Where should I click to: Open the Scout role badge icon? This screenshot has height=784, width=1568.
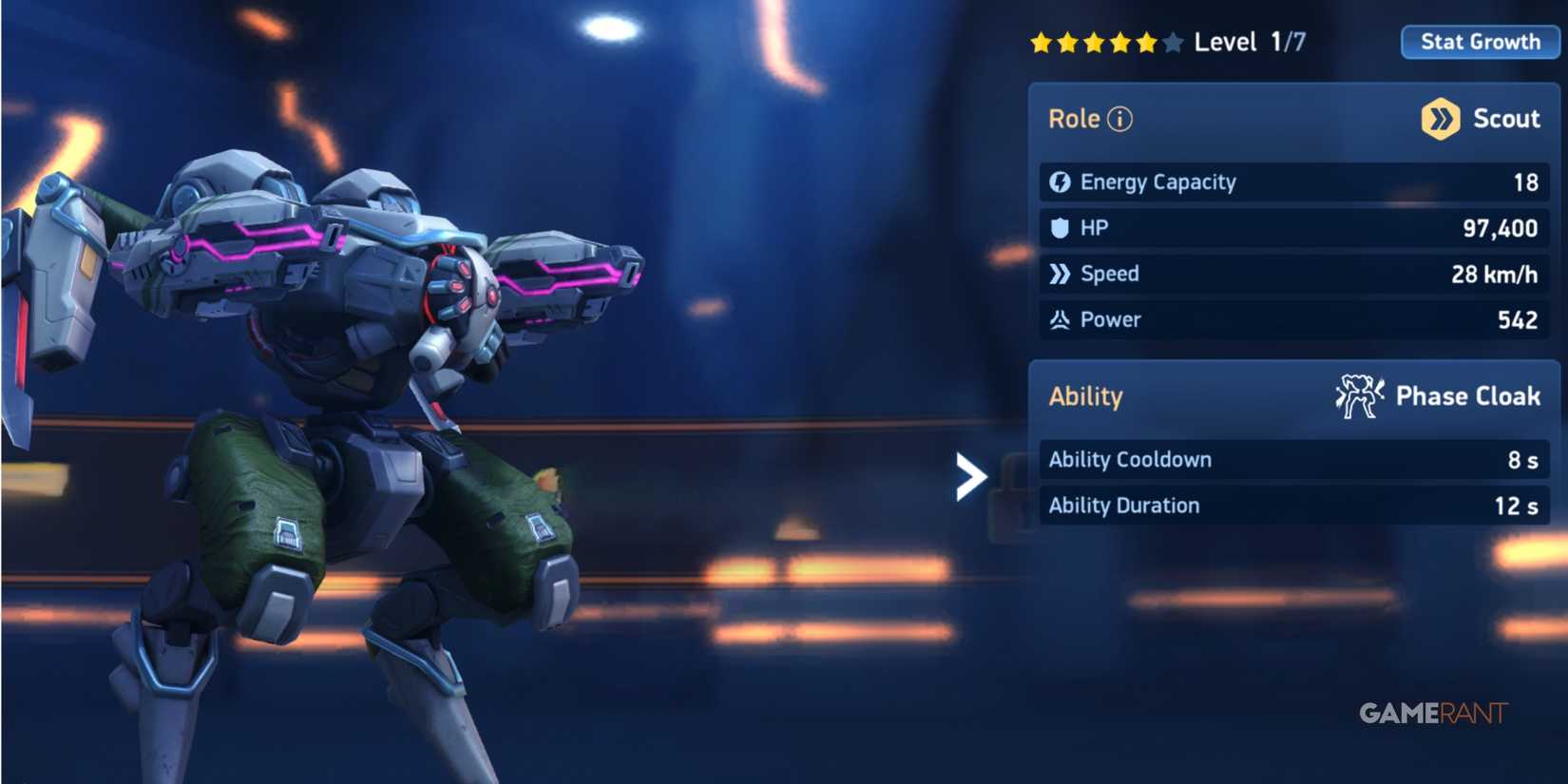pos(1443,119)
